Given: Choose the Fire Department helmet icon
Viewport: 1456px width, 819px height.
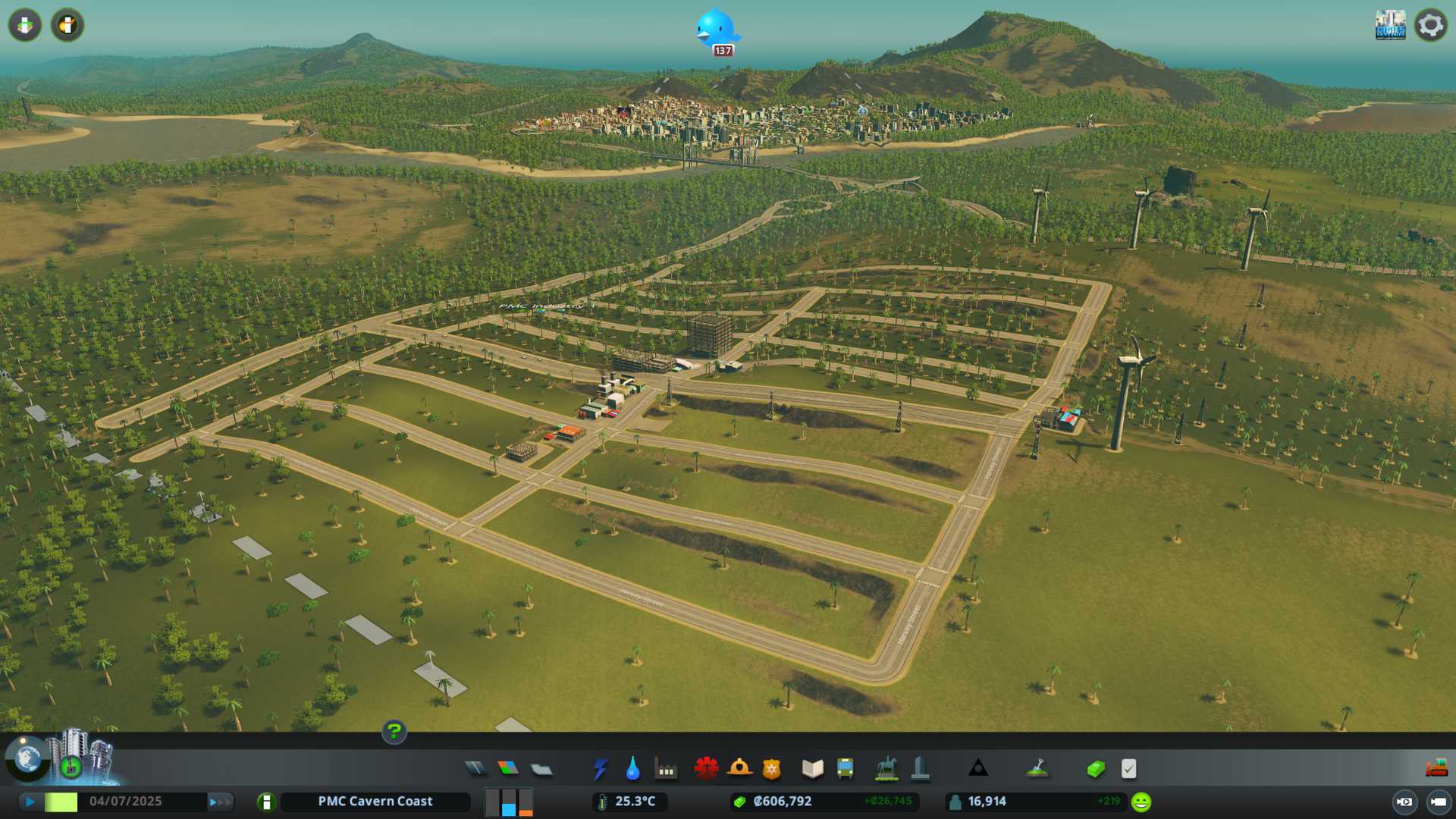Looking at the screenshot, I should [x=739, y=769].
